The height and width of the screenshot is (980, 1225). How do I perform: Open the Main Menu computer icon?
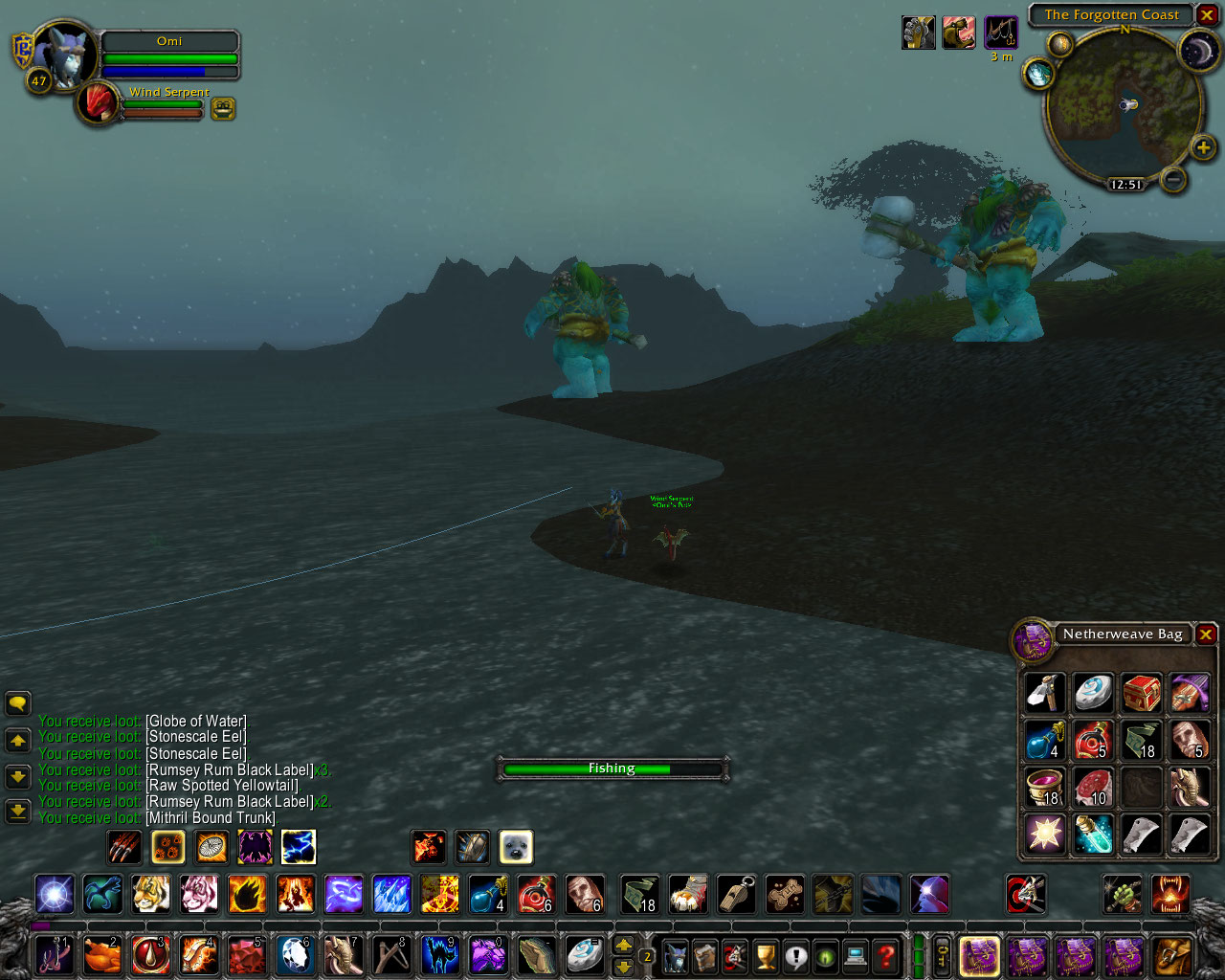point(855,954)
